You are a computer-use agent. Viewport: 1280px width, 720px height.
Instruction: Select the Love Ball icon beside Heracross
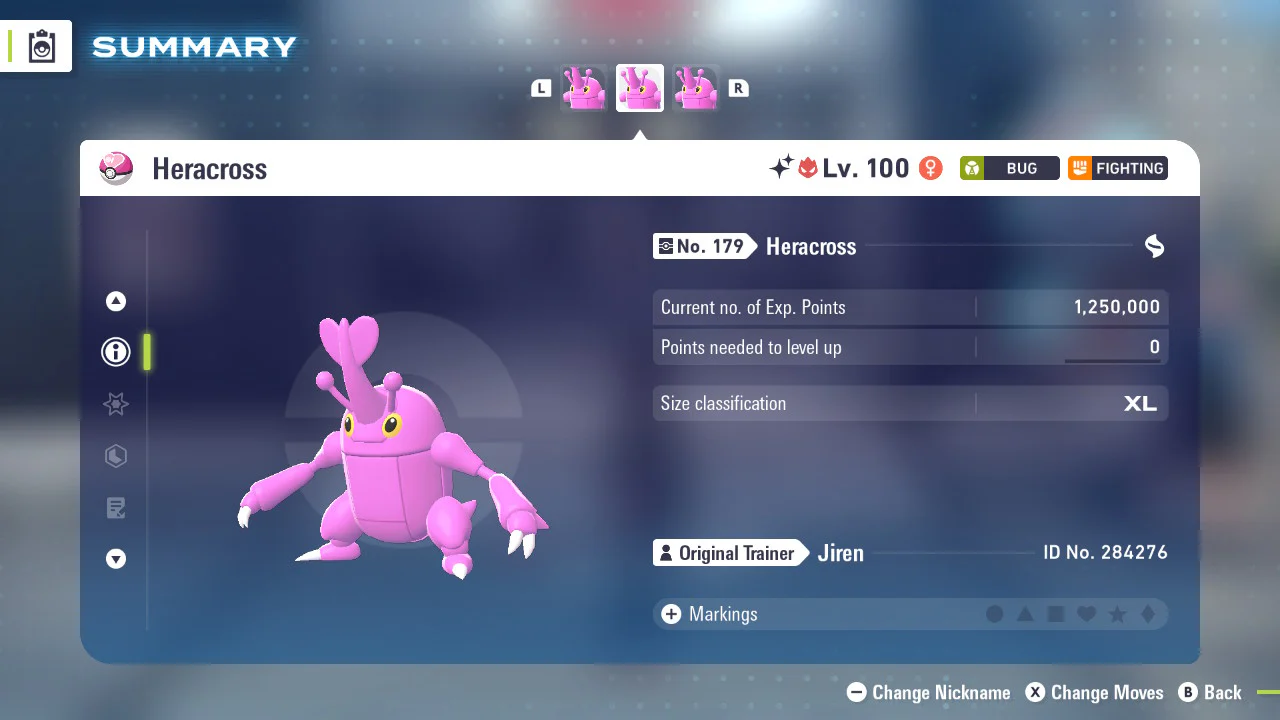click(x=116, y=168)
